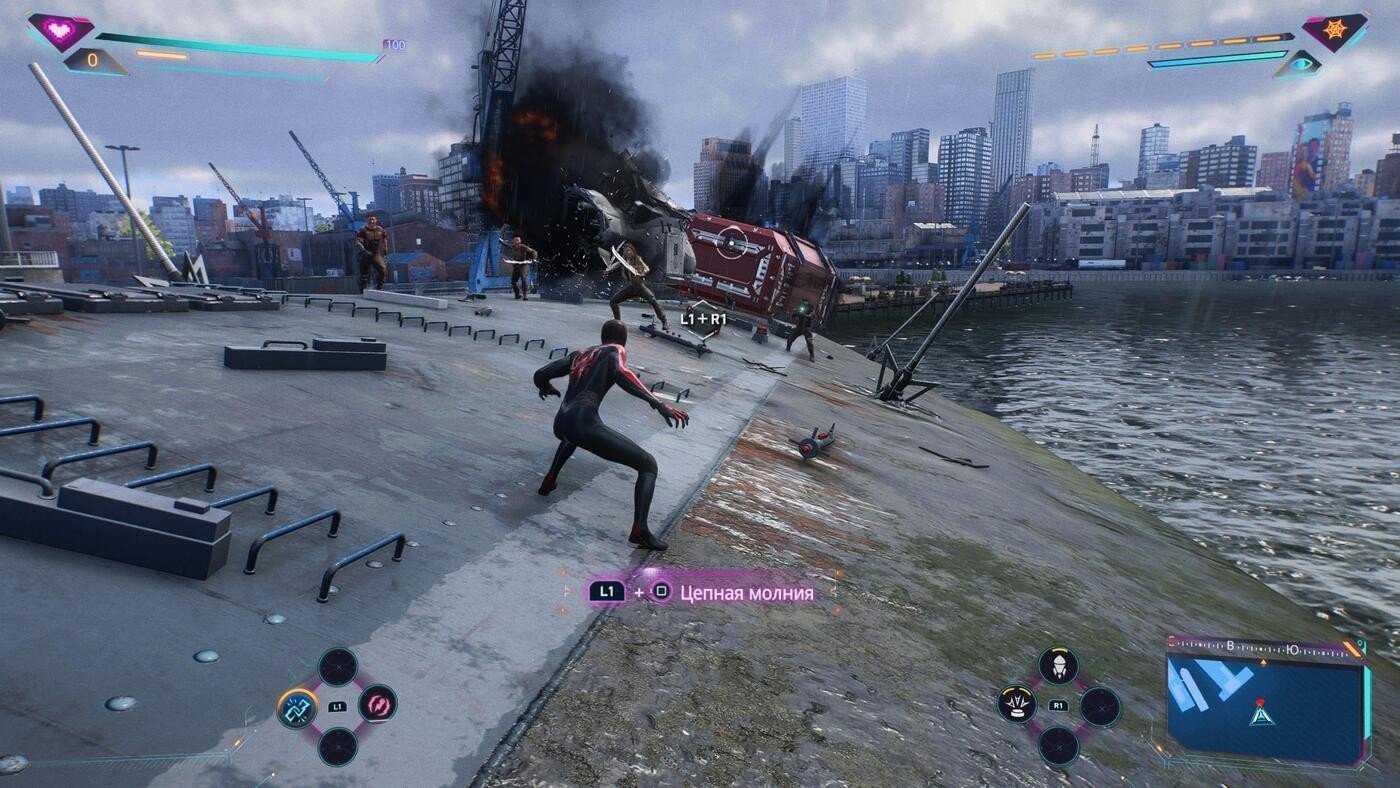Activate the blue lightning fist venom ability
The image size is (1400, 788).
297,708
